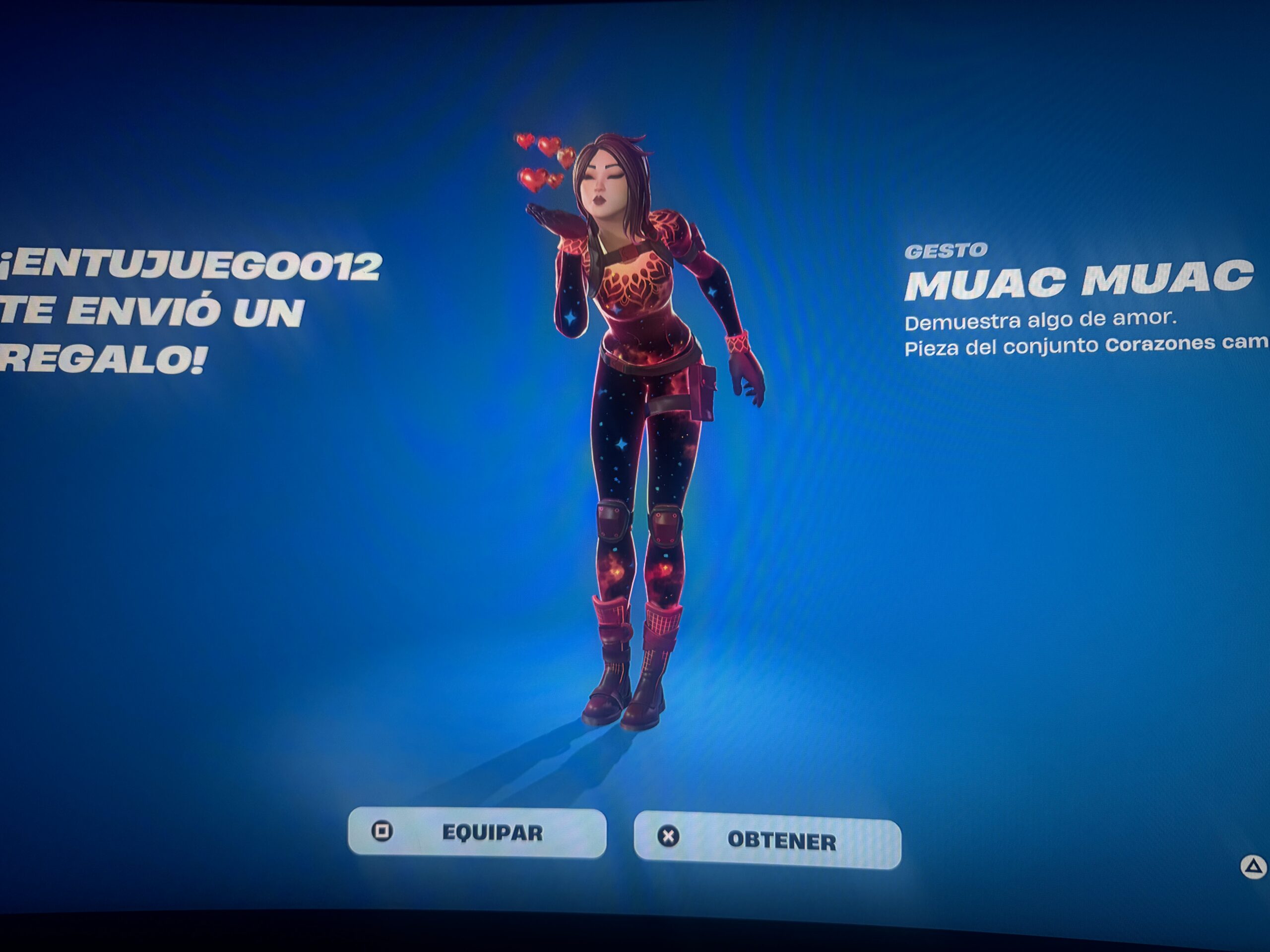Equip the gifted emote with EQUIPAR
This screenshot has height=952, width=1270.
477,832
